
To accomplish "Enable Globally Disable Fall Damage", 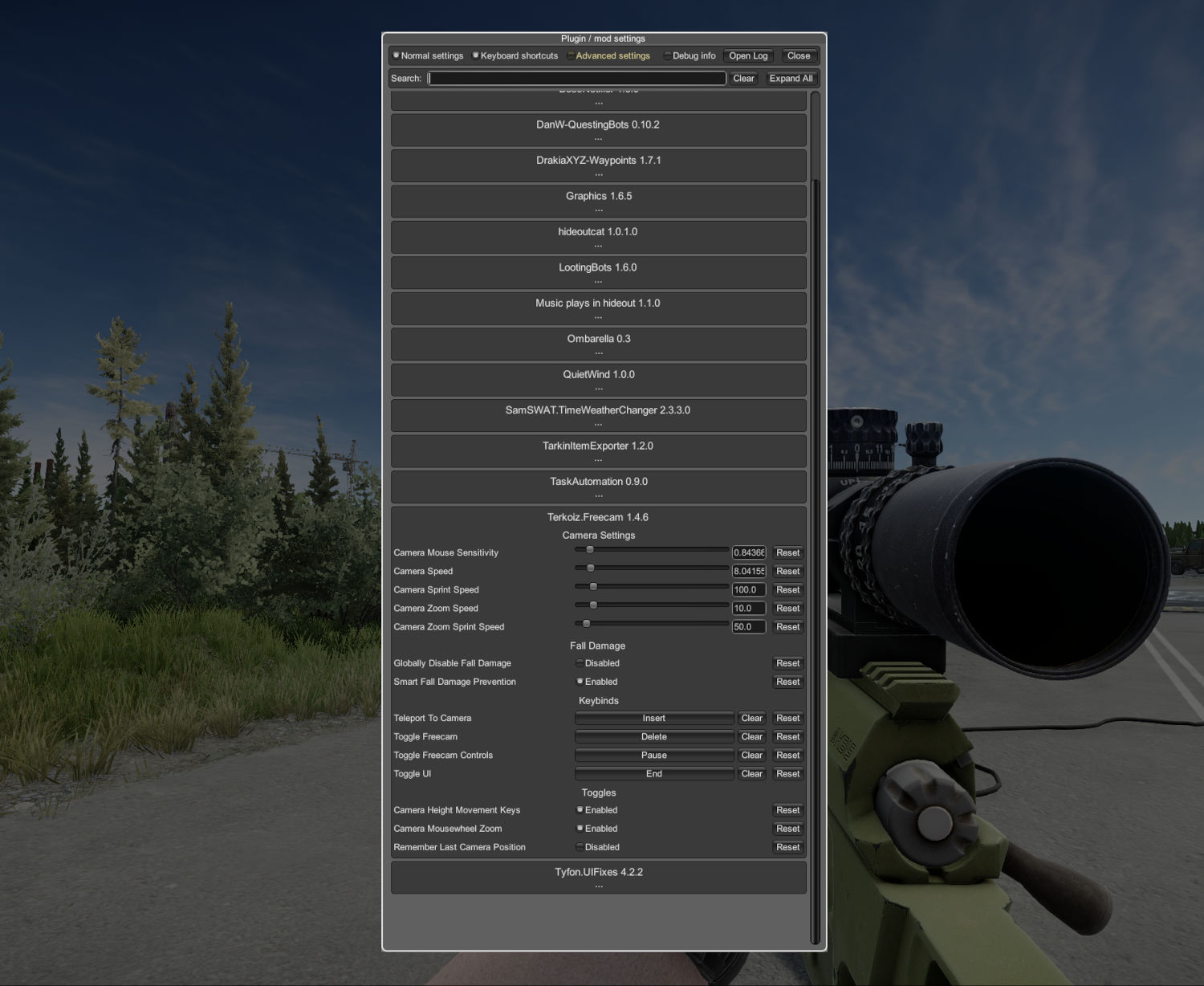I will [580, 663].
